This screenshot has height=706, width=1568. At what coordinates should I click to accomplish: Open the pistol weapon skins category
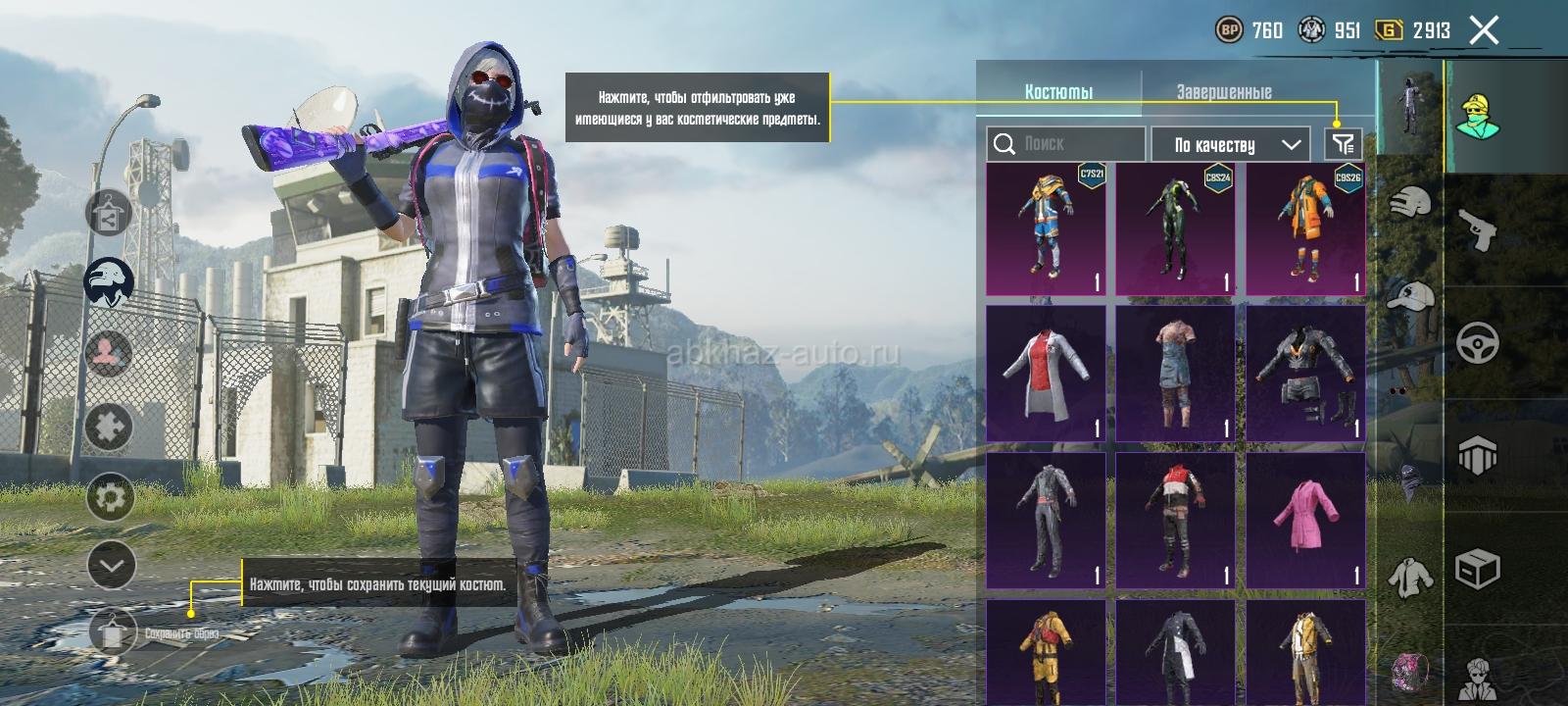coord(1479,231)
